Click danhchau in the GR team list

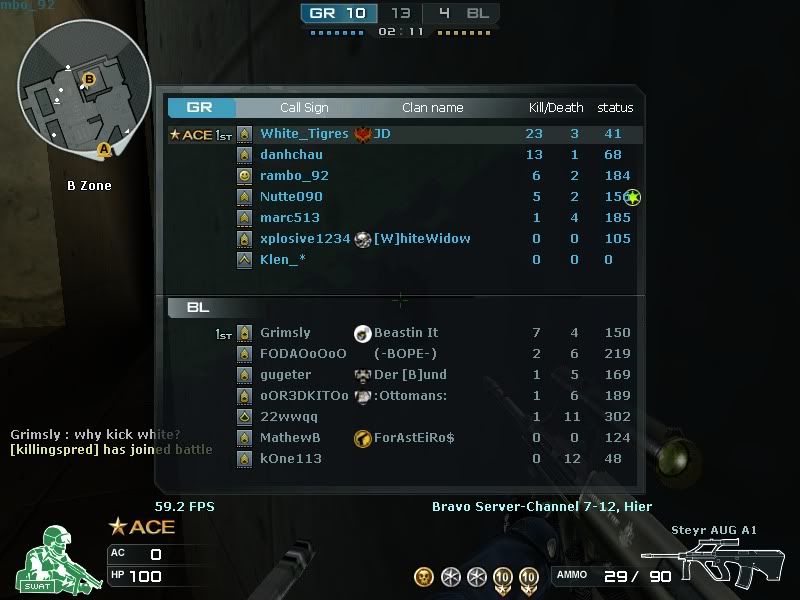[291, 155]
